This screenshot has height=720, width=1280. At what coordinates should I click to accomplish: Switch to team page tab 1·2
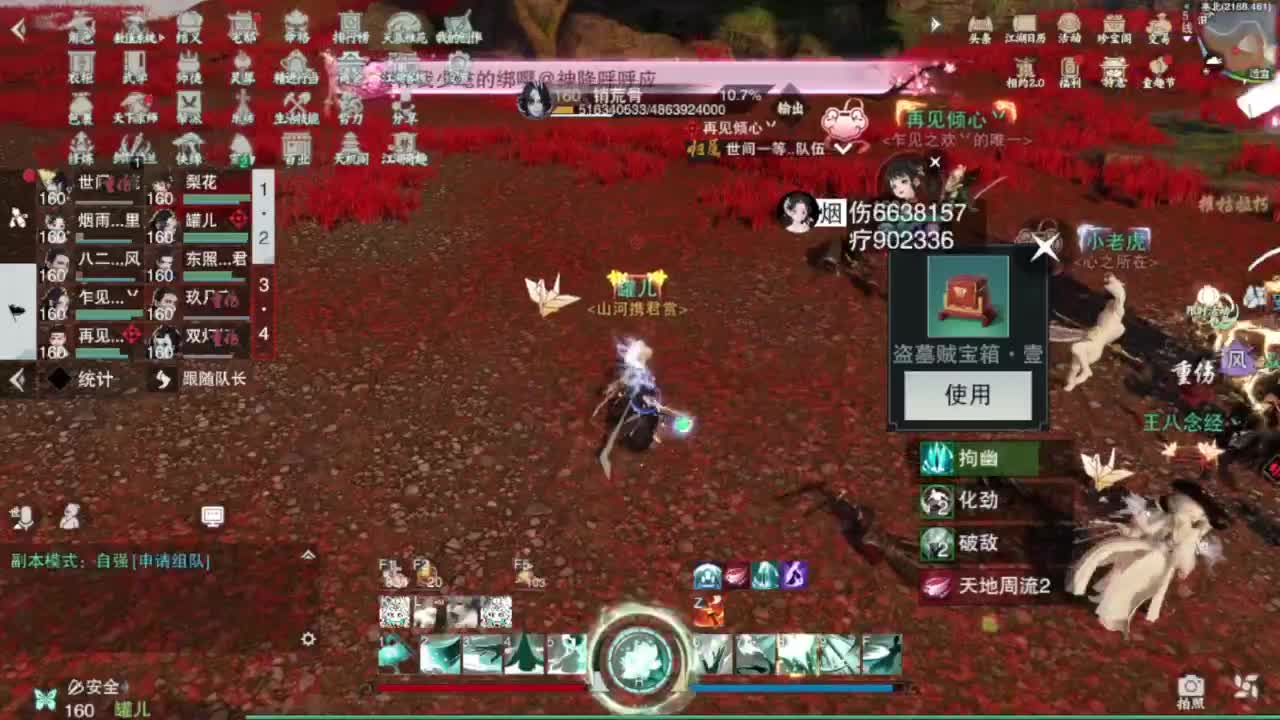click(x=264, y=213)
